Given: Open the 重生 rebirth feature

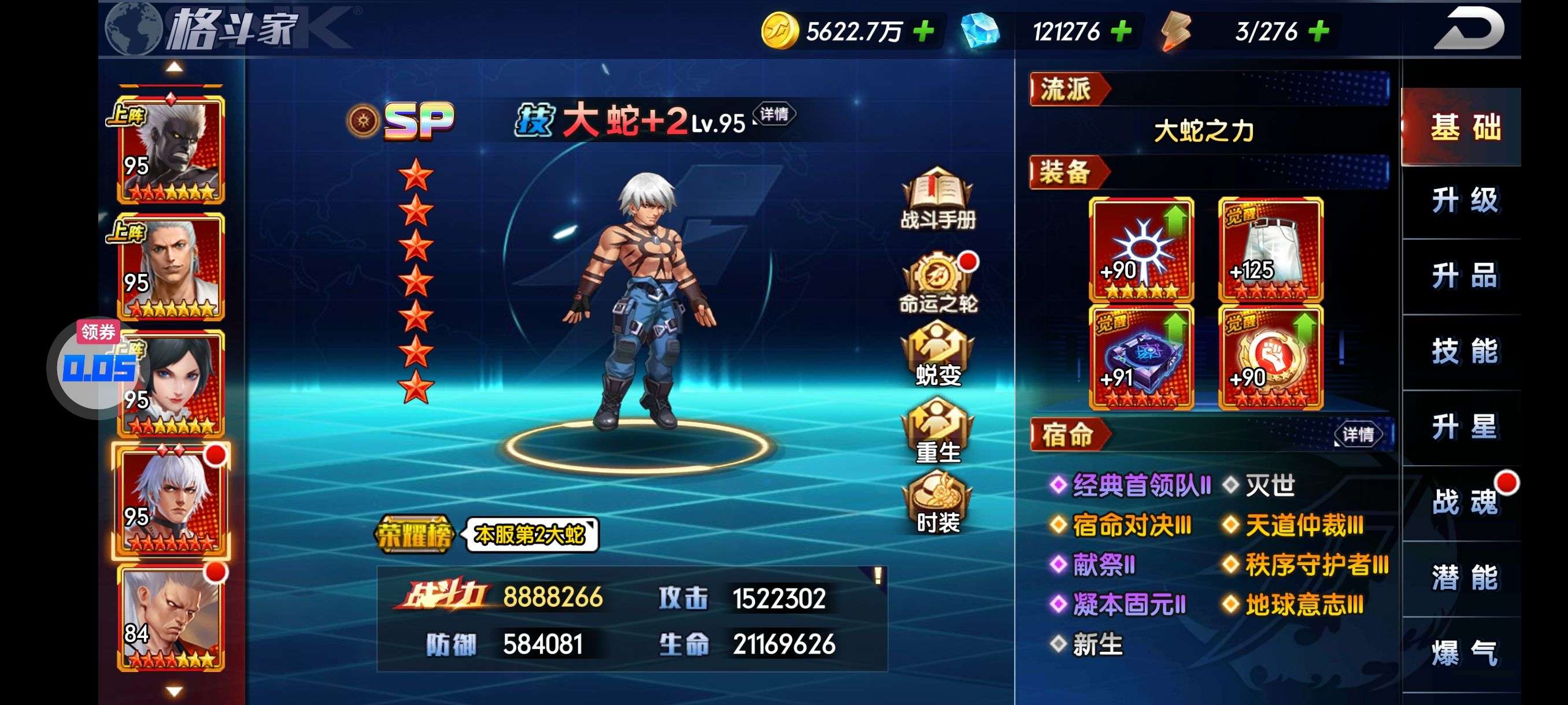Looking at the screenshot, I should click(x=937, y=431).
